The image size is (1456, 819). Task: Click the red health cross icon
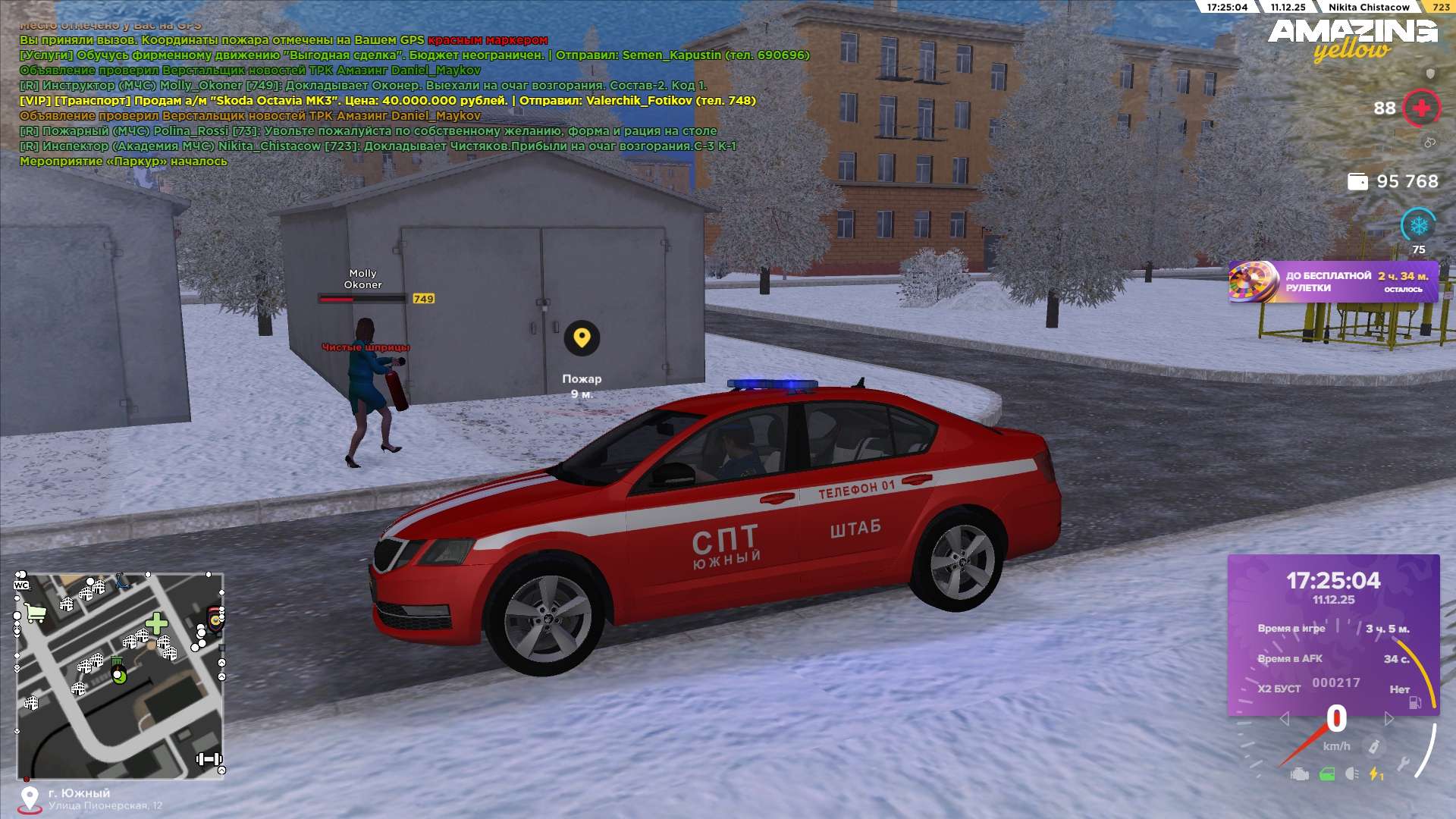[1421, 108]
